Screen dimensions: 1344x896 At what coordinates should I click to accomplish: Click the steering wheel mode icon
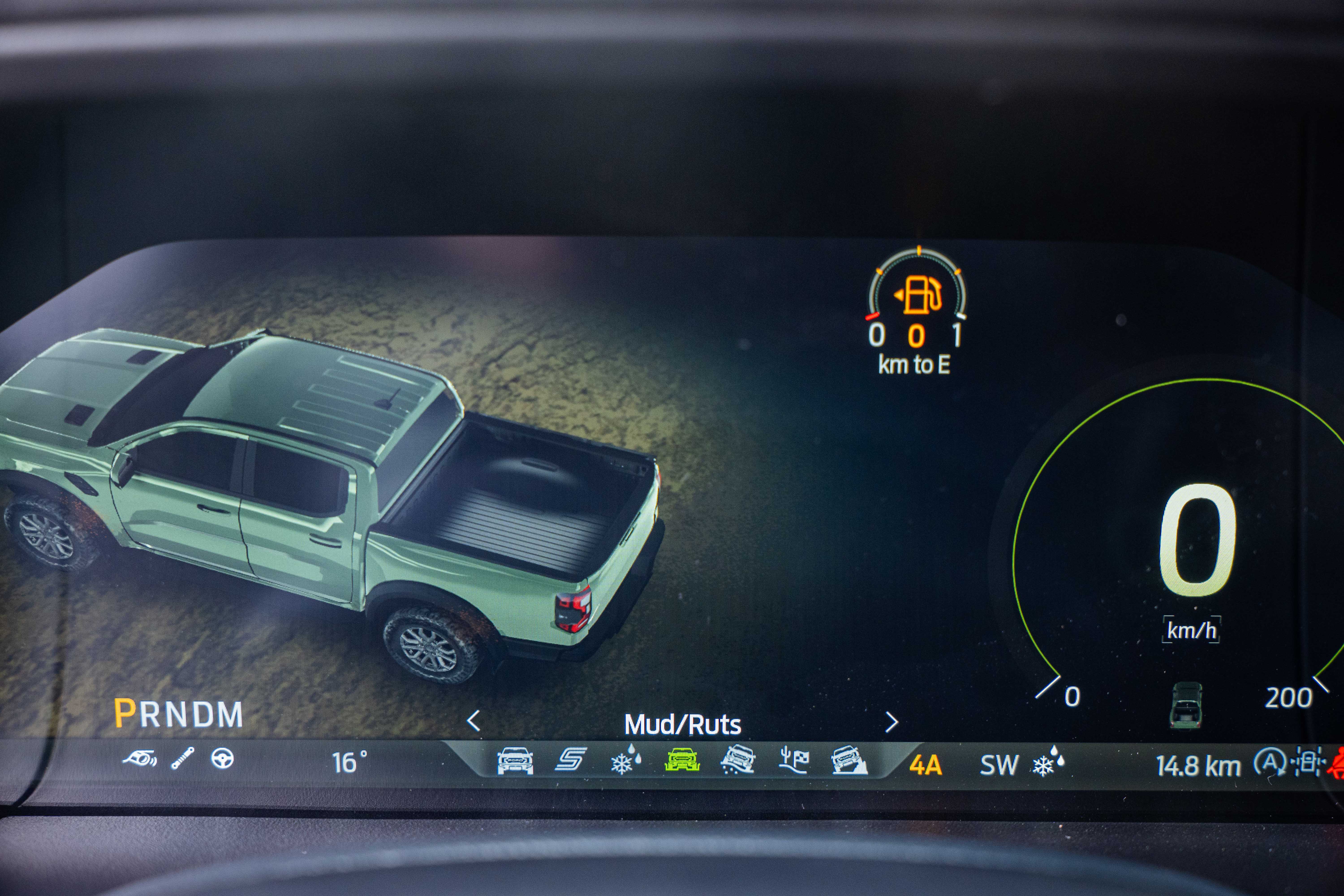222,758
